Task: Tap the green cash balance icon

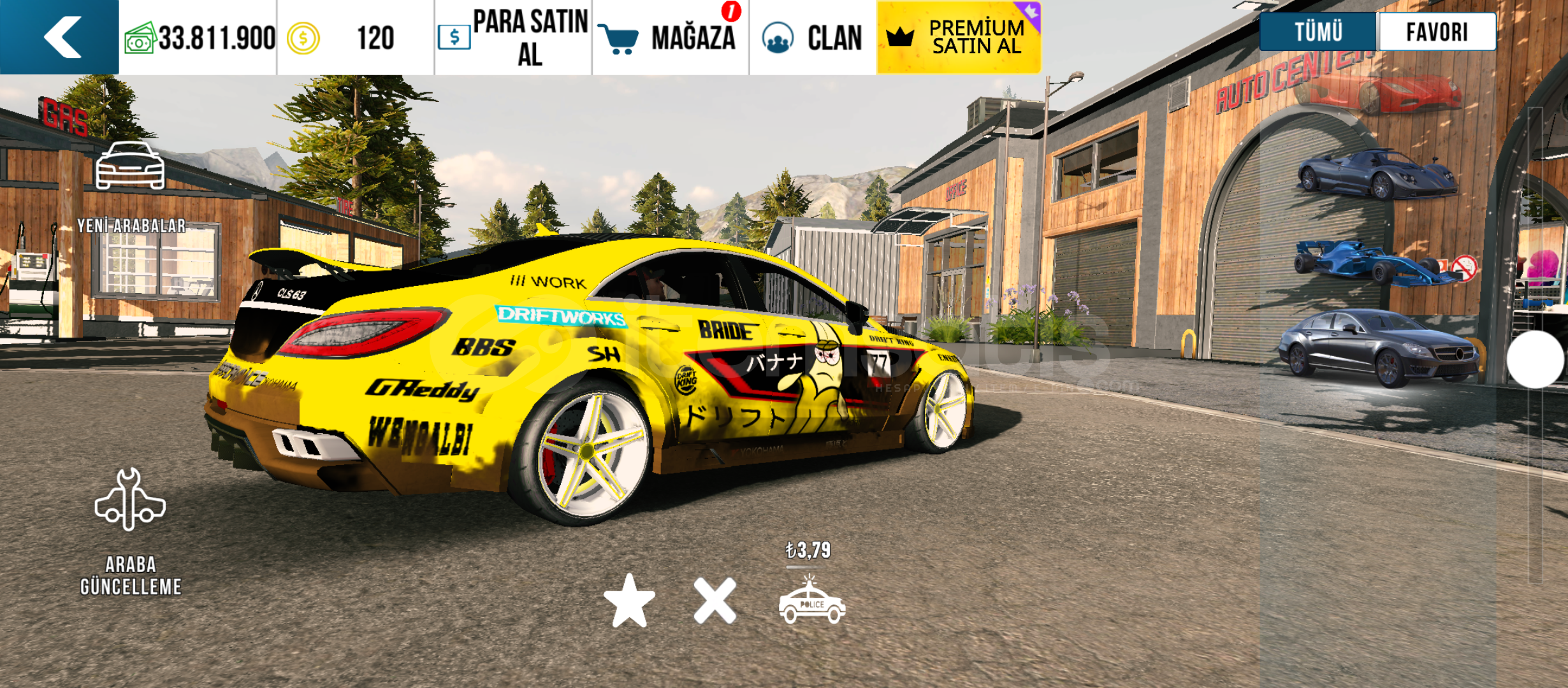Action: [140, 38]
